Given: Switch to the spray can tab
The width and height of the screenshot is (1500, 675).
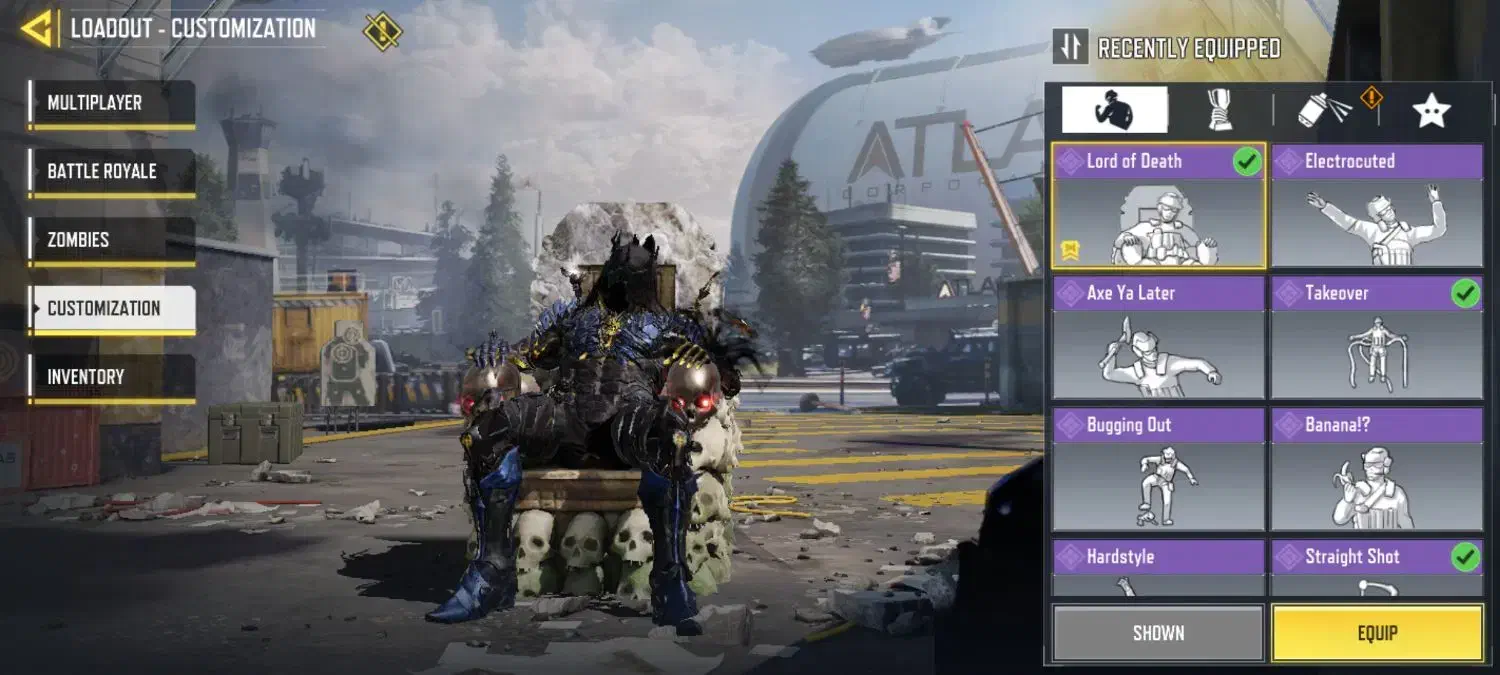Looking at the screenshot, I should click(x=1326, y=110).
